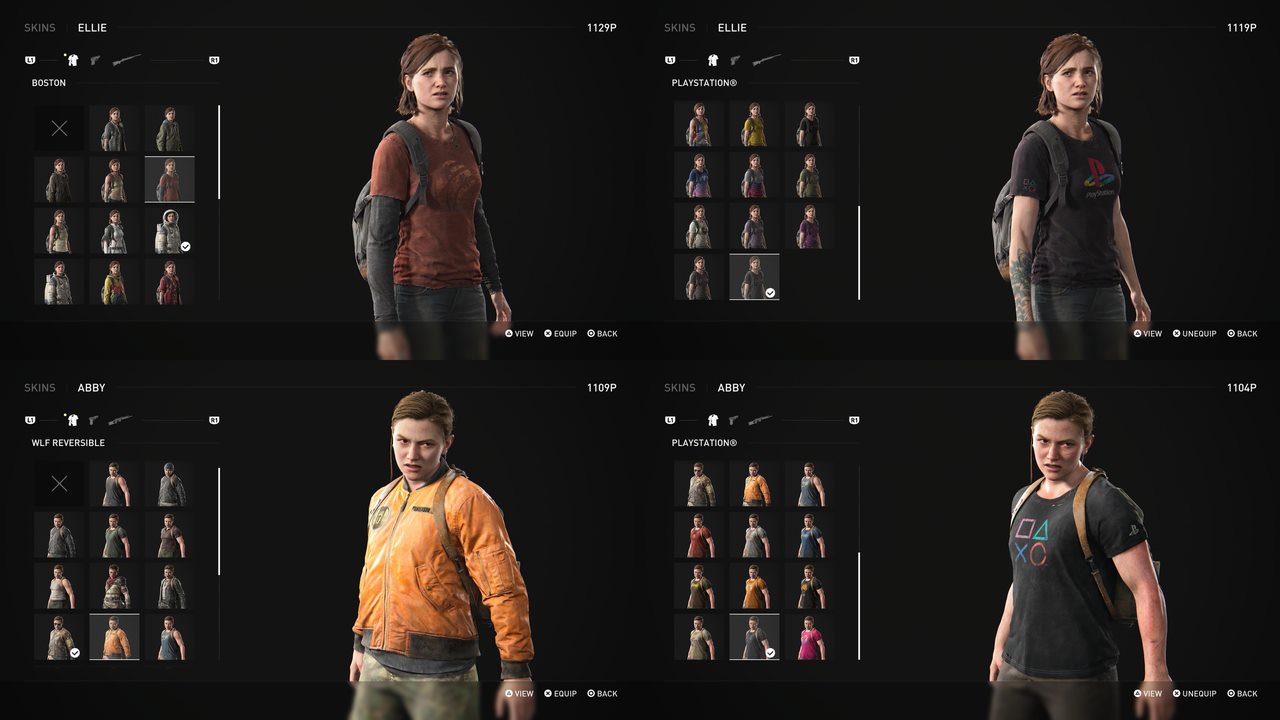1280x720 pixels.
Task: Select the rifle skins icon in Abby's WLF Reversible panel
Action: click(x=122, y=419)
